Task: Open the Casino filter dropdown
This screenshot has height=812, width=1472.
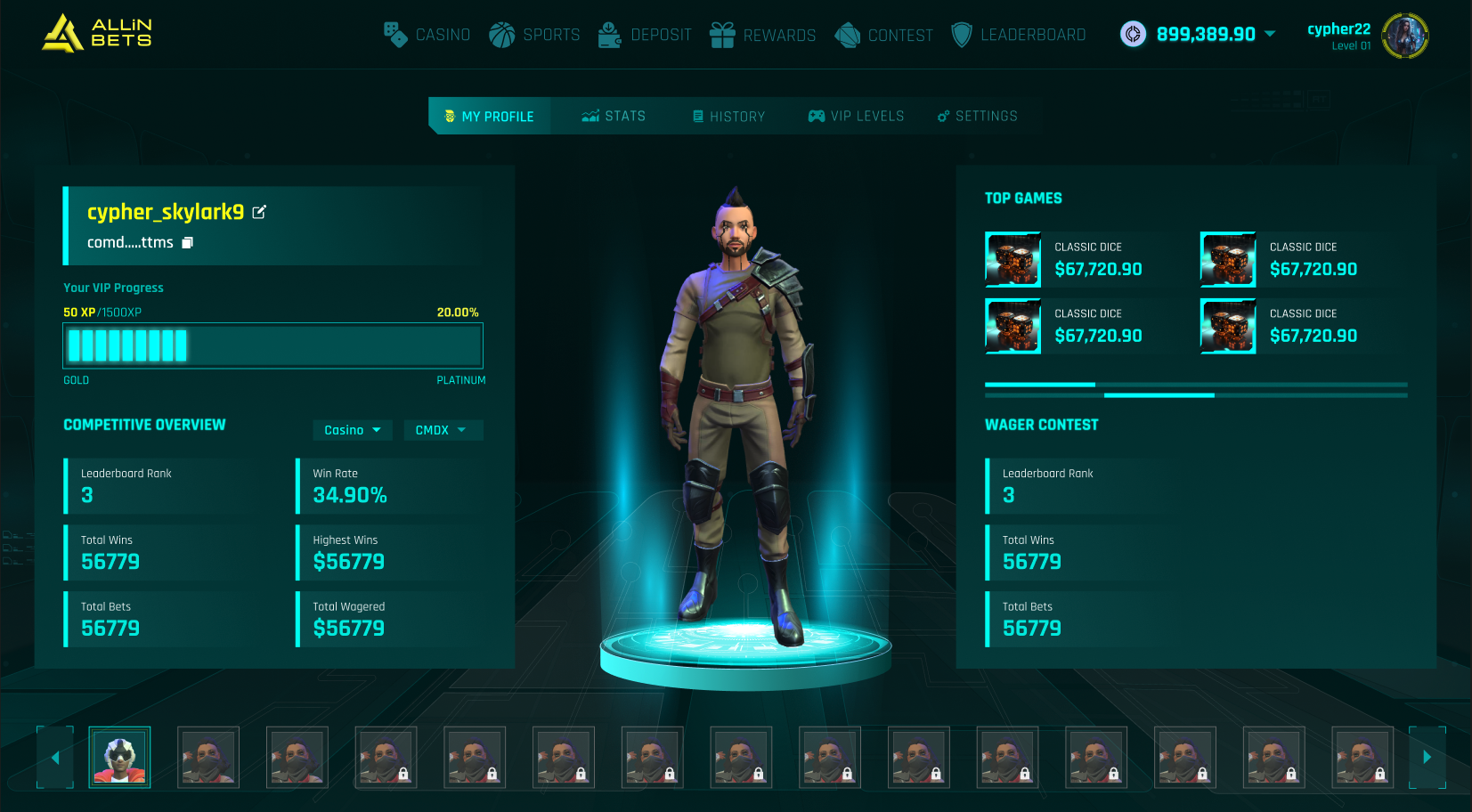Action: [352, 430]
